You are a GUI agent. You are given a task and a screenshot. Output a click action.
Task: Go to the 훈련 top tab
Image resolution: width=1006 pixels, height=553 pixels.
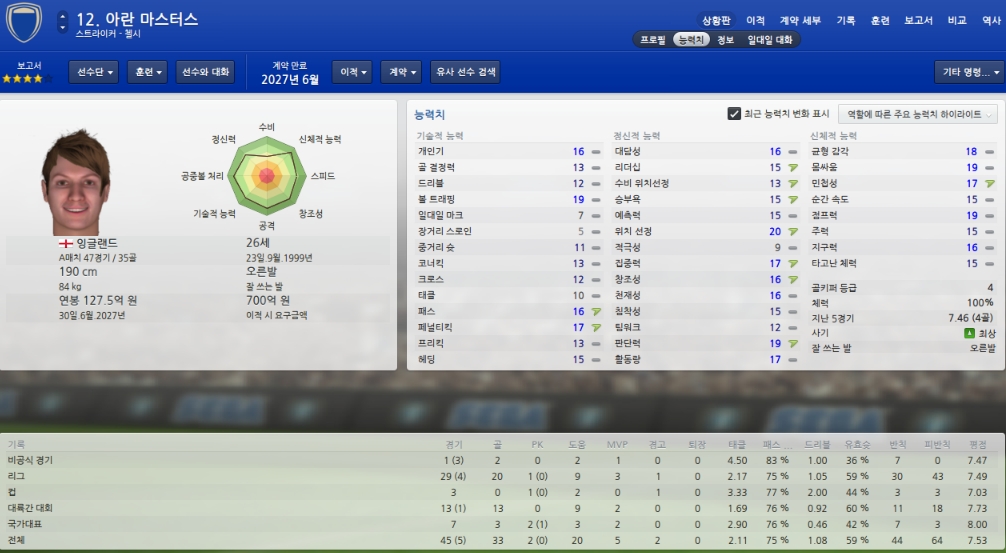[x=880, y=20]
